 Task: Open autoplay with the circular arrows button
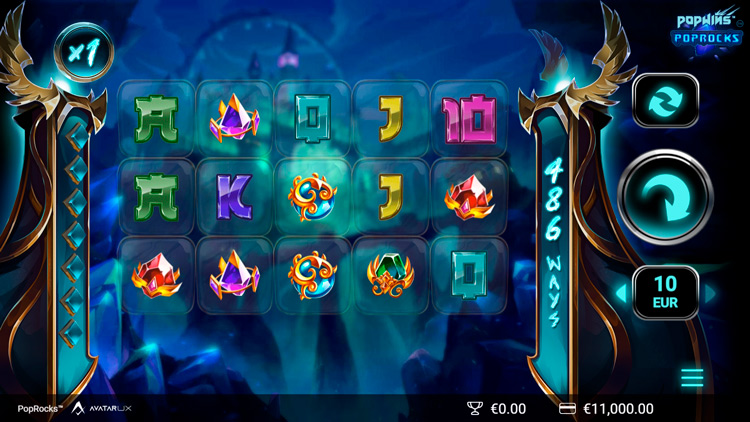click(x=665, y=102)
